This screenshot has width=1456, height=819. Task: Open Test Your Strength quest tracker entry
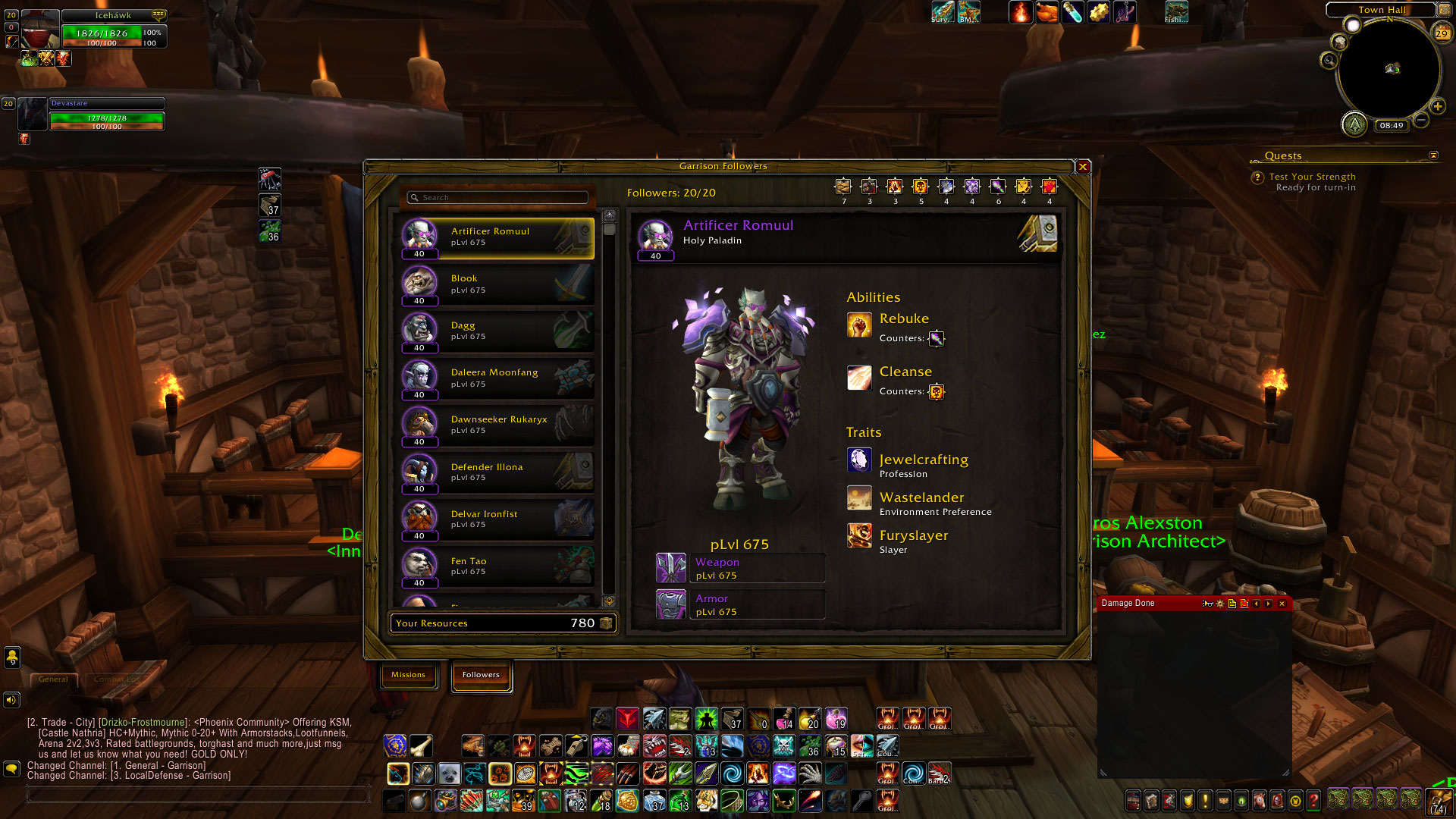click(1312, 177)
